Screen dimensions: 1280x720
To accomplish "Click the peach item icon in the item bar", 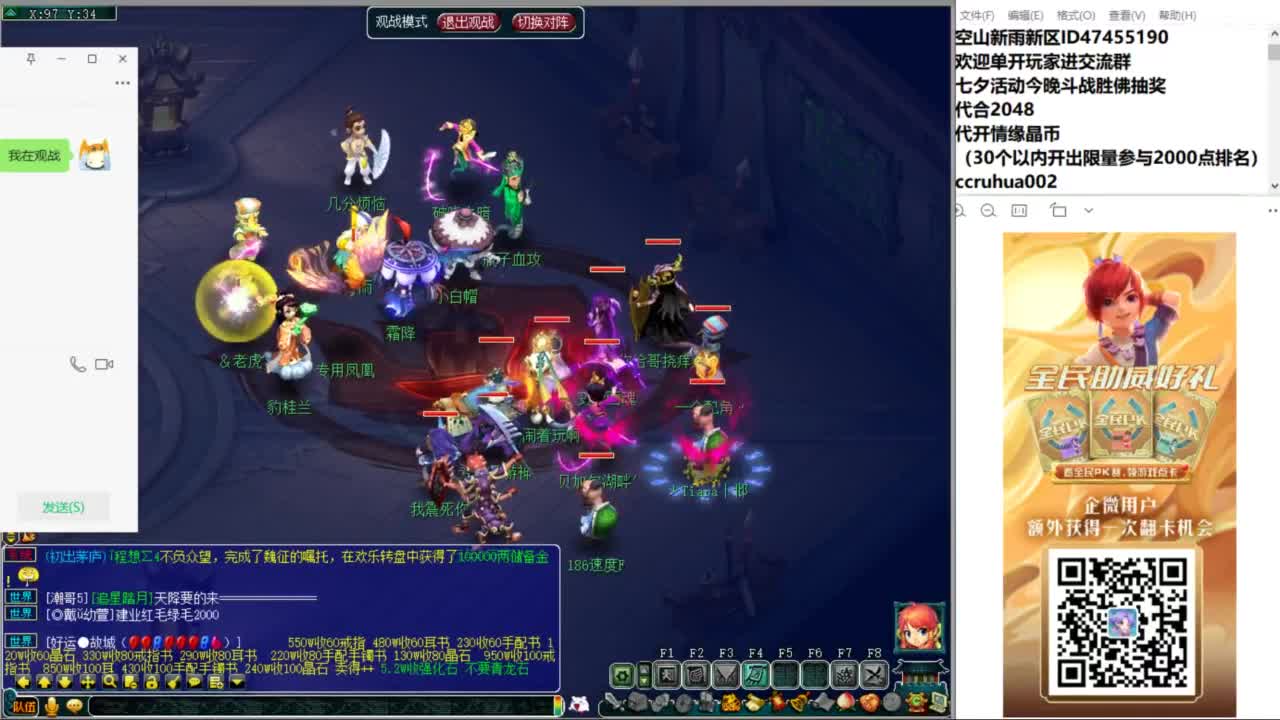I will [846, 702].
